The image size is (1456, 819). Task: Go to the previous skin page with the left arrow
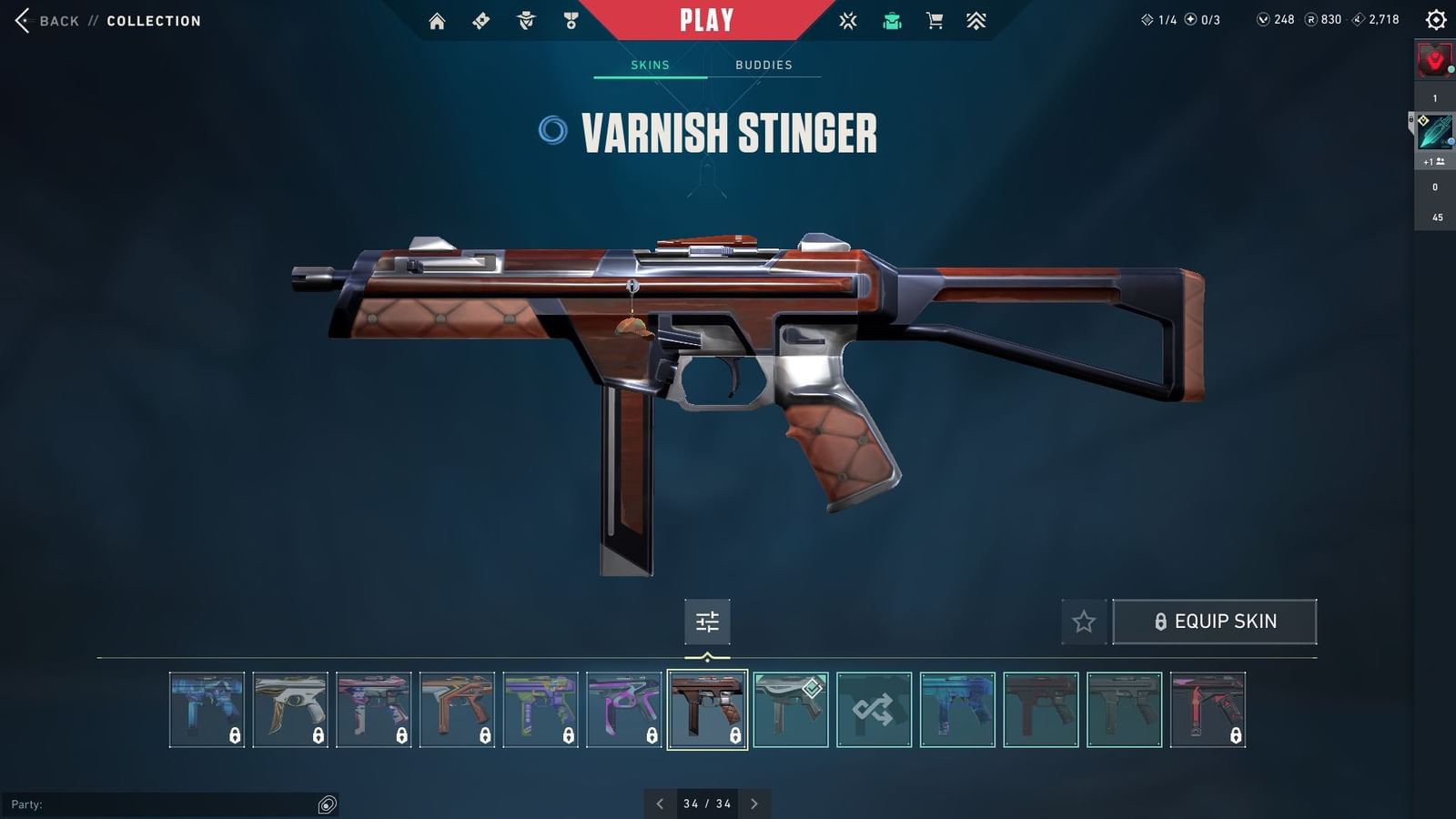(x=660, y=804)
